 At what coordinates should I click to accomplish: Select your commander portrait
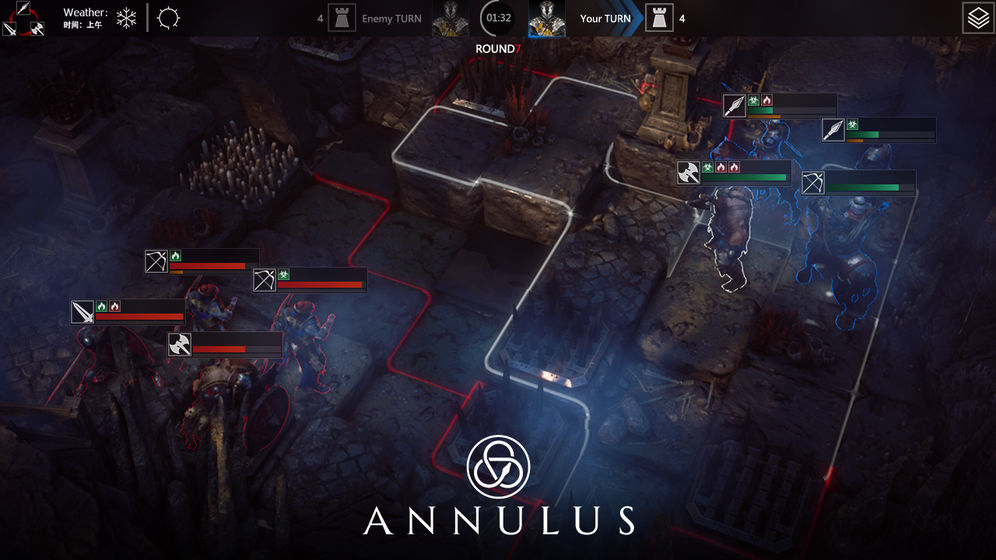(x=546, y=18)
